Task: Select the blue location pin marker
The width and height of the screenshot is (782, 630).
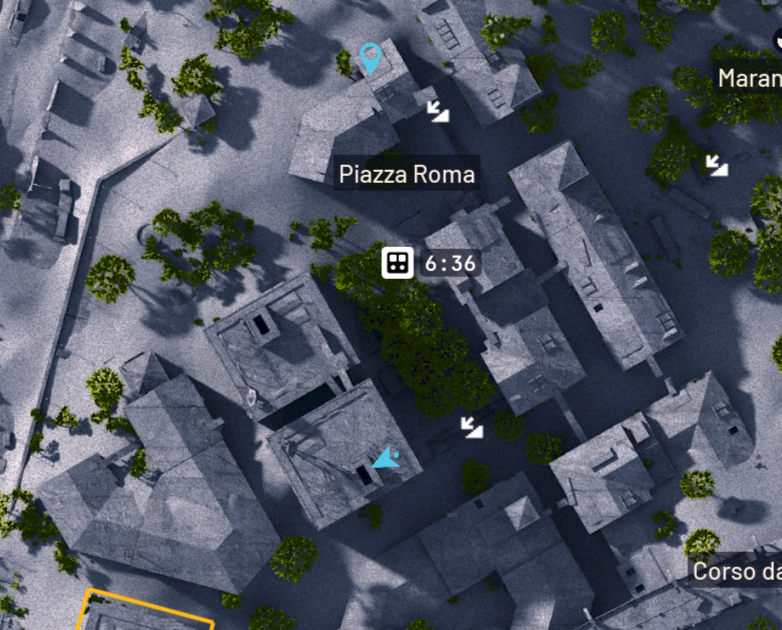Action: click(370, 57)
